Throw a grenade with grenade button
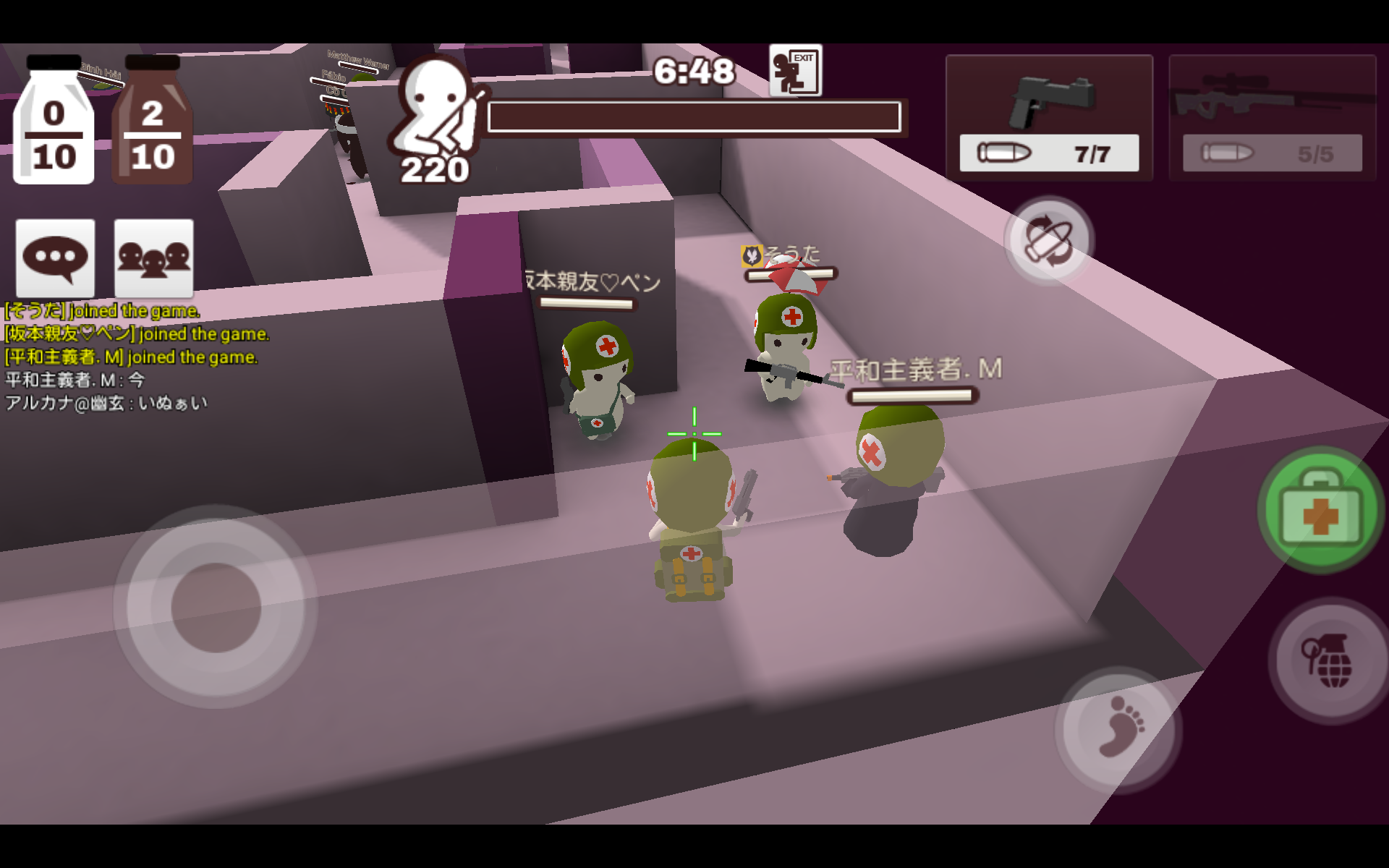1389x868 pixels. [1330, 660]
